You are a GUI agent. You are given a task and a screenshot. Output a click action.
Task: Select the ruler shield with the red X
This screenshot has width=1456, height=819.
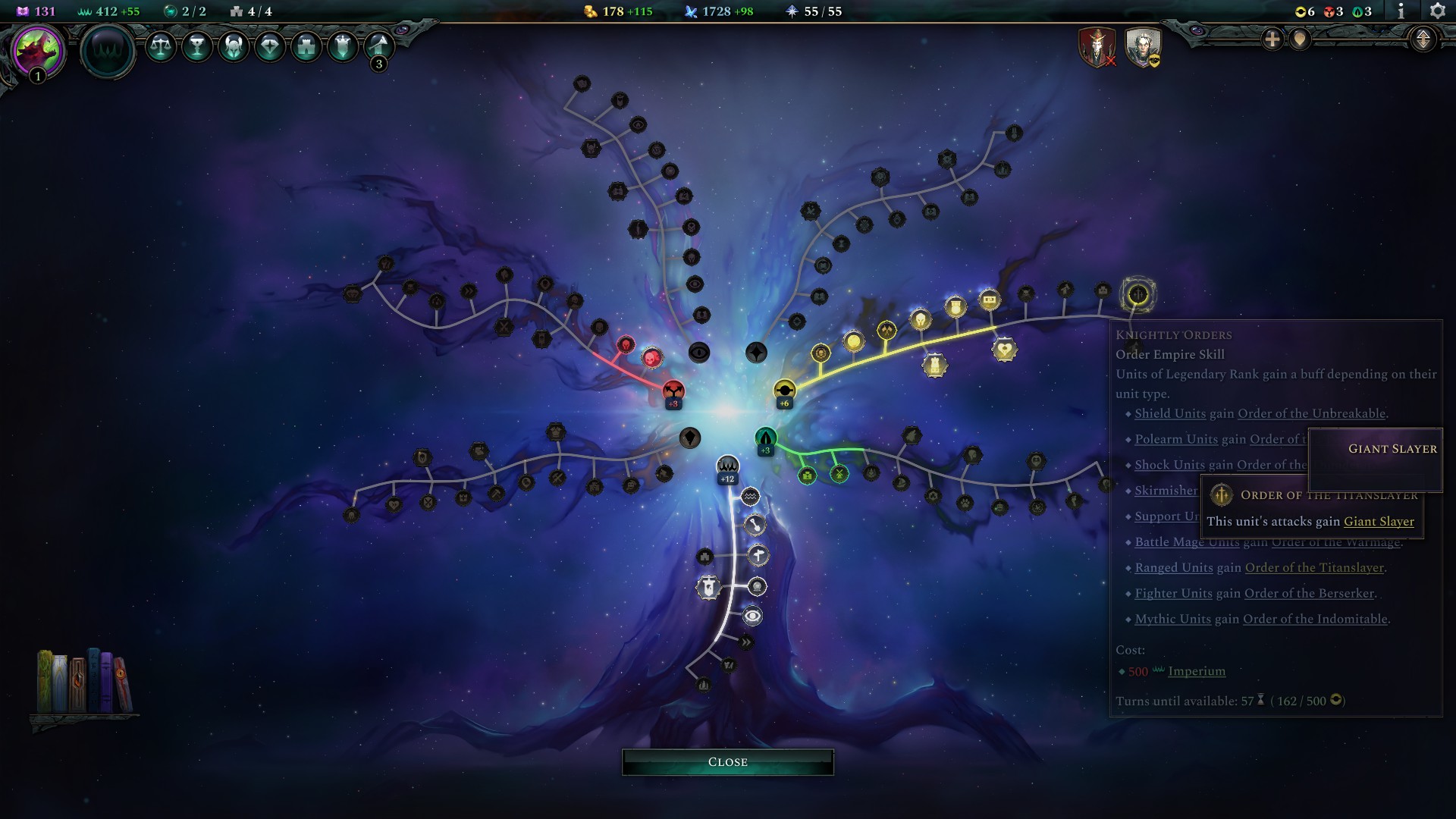[1097, 48]
